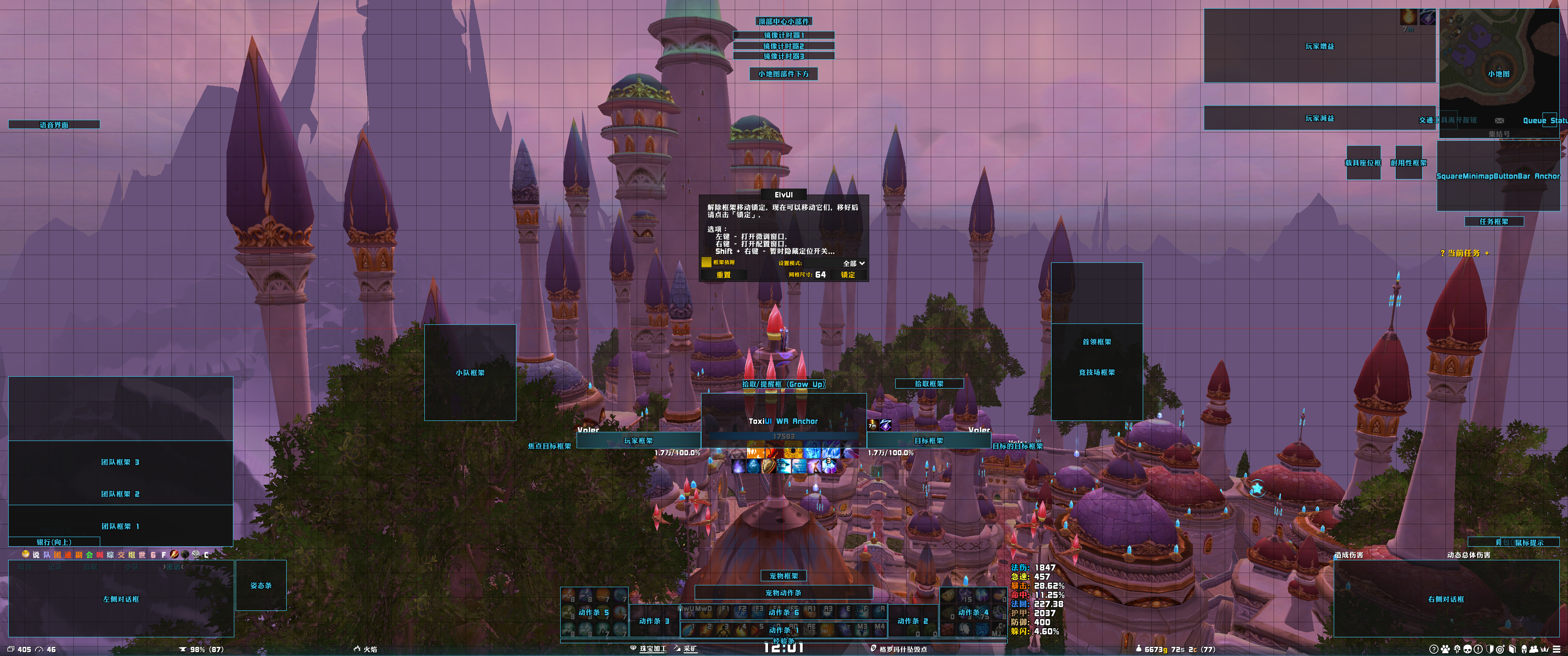This screenshot has height=656, width=1568.
Task: Click the 首领框架 boss frame mover
Action: (1096, 342)
